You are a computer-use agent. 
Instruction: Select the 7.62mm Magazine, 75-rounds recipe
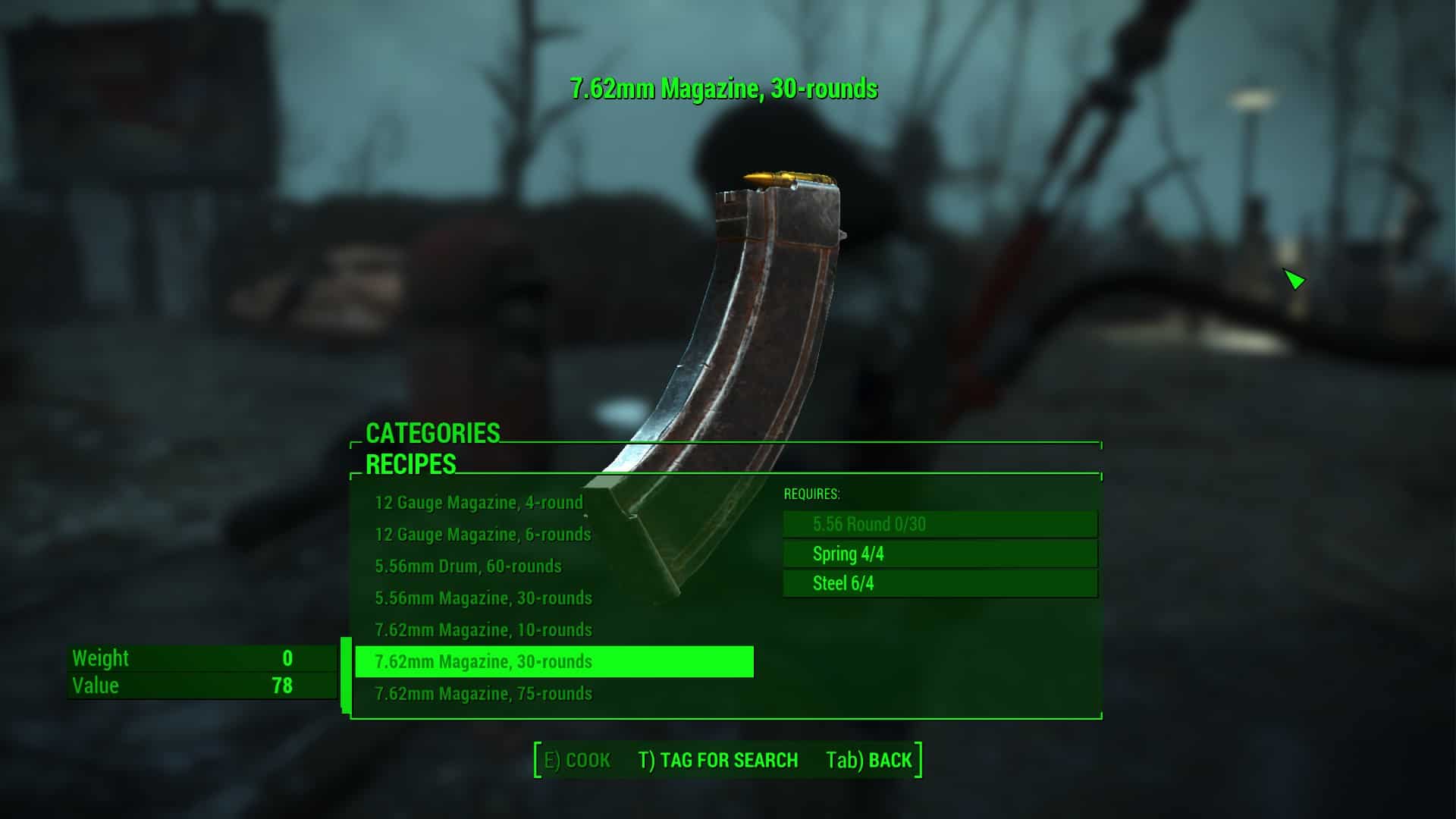click(483, 694)
